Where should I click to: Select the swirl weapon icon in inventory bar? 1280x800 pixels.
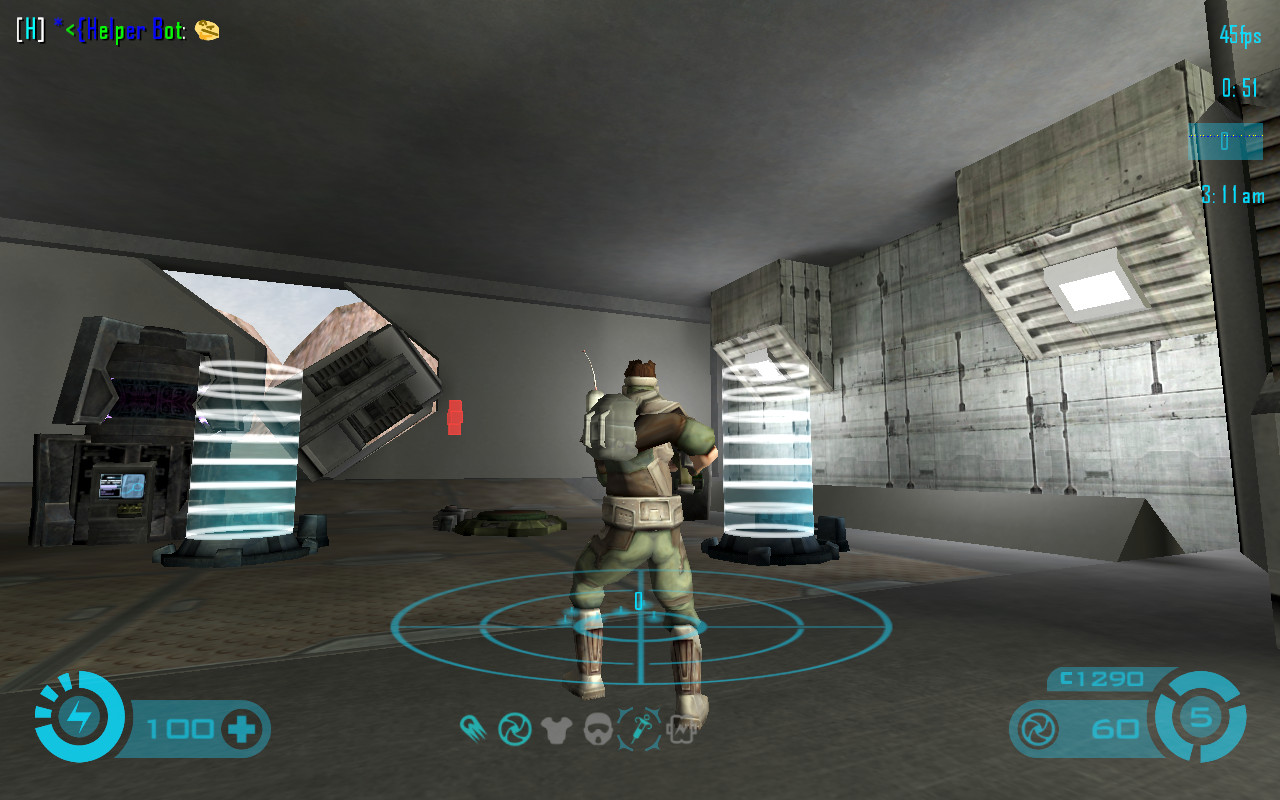514,729
